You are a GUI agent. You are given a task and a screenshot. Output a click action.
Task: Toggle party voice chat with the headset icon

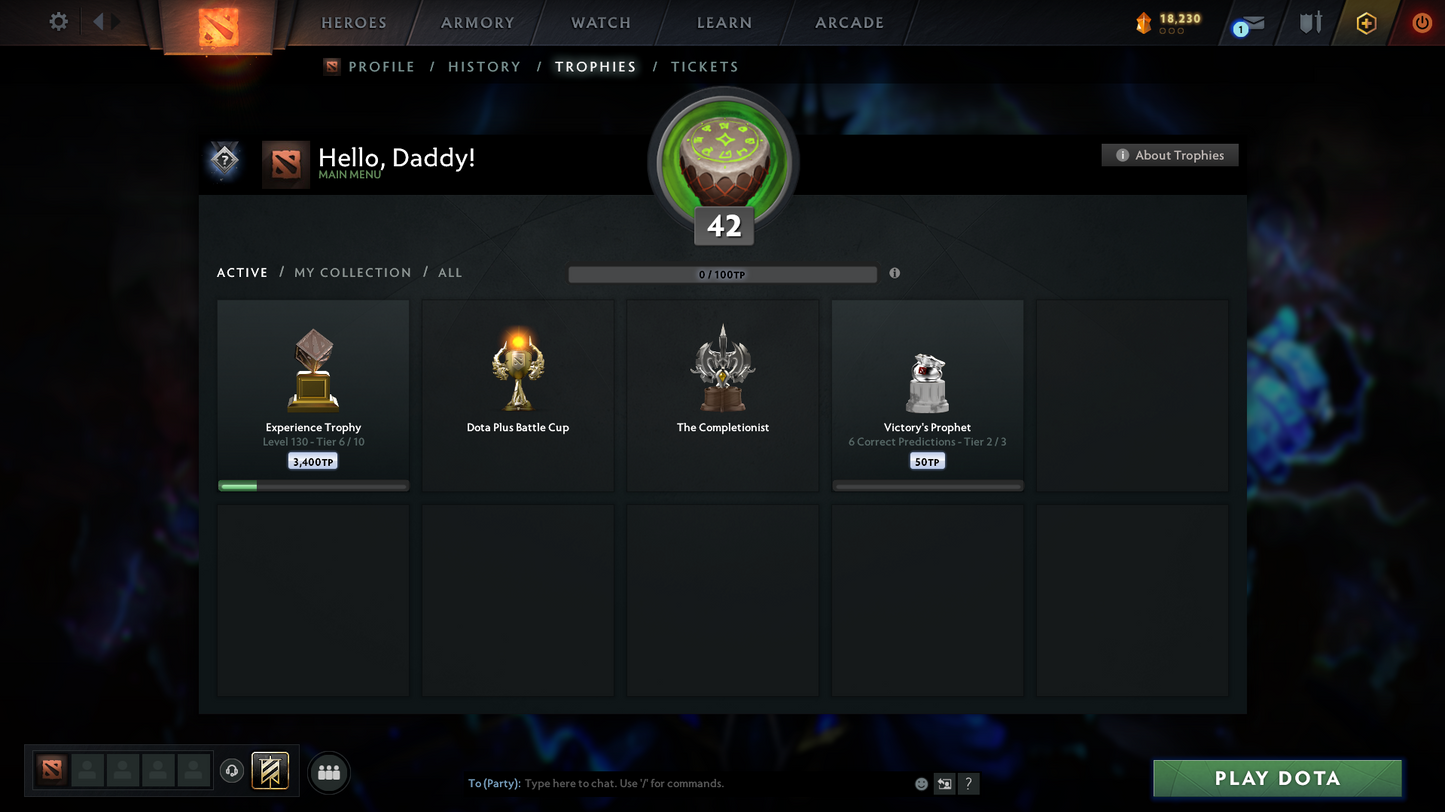tap(232, 770)
